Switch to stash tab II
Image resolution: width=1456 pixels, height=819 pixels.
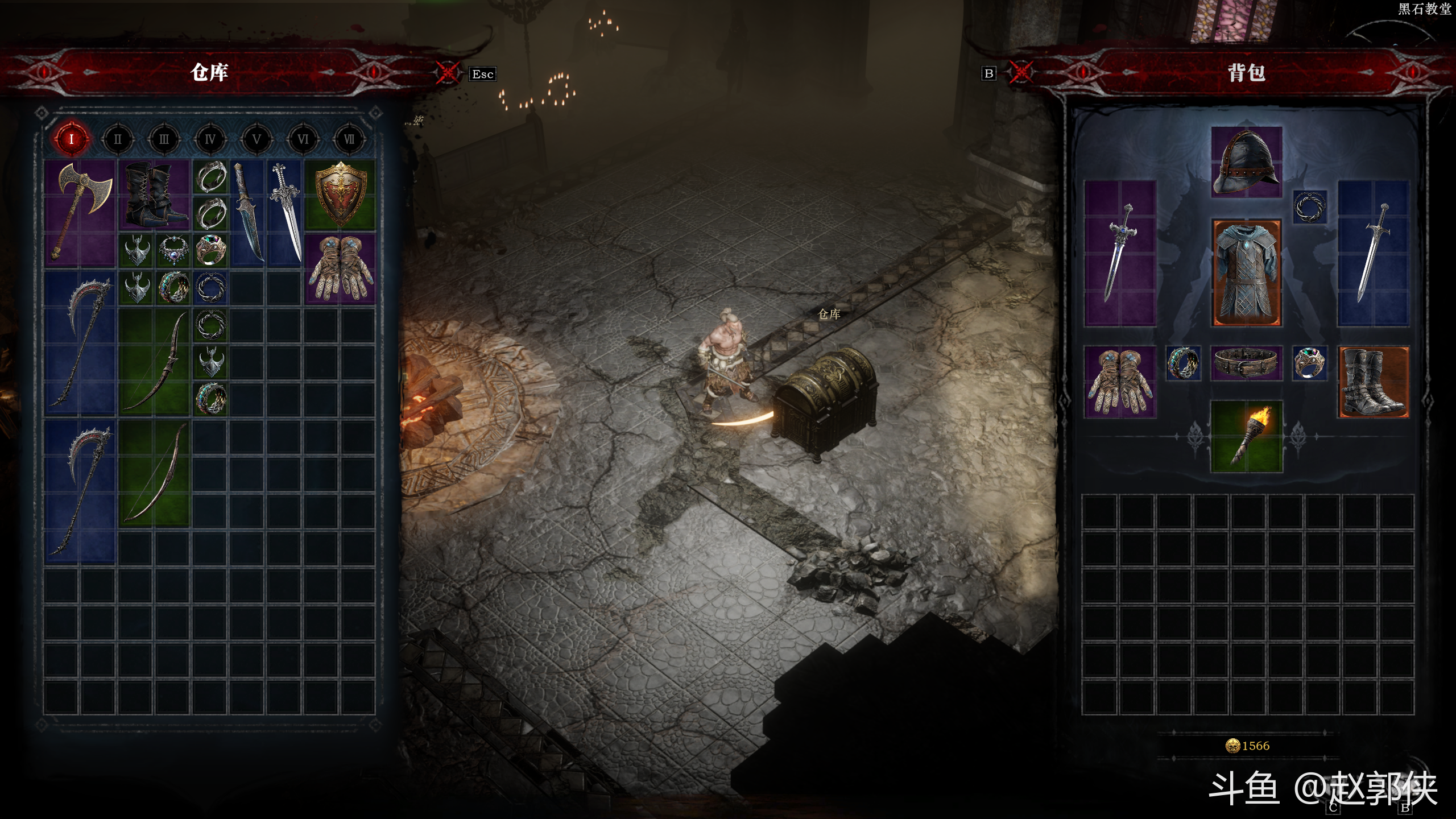click(x=118, y=139)
